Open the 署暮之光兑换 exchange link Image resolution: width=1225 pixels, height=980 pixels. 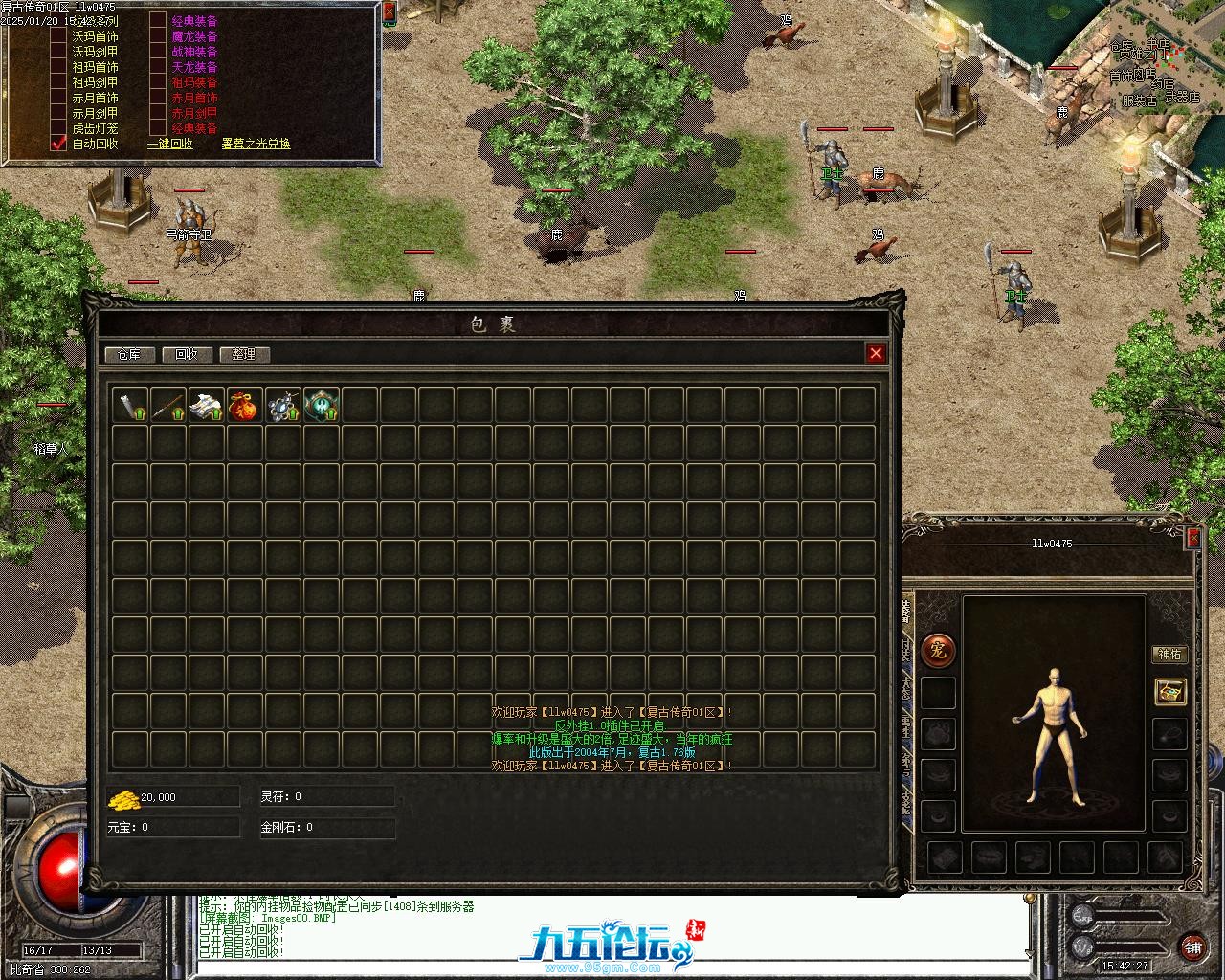coord(256,144)
